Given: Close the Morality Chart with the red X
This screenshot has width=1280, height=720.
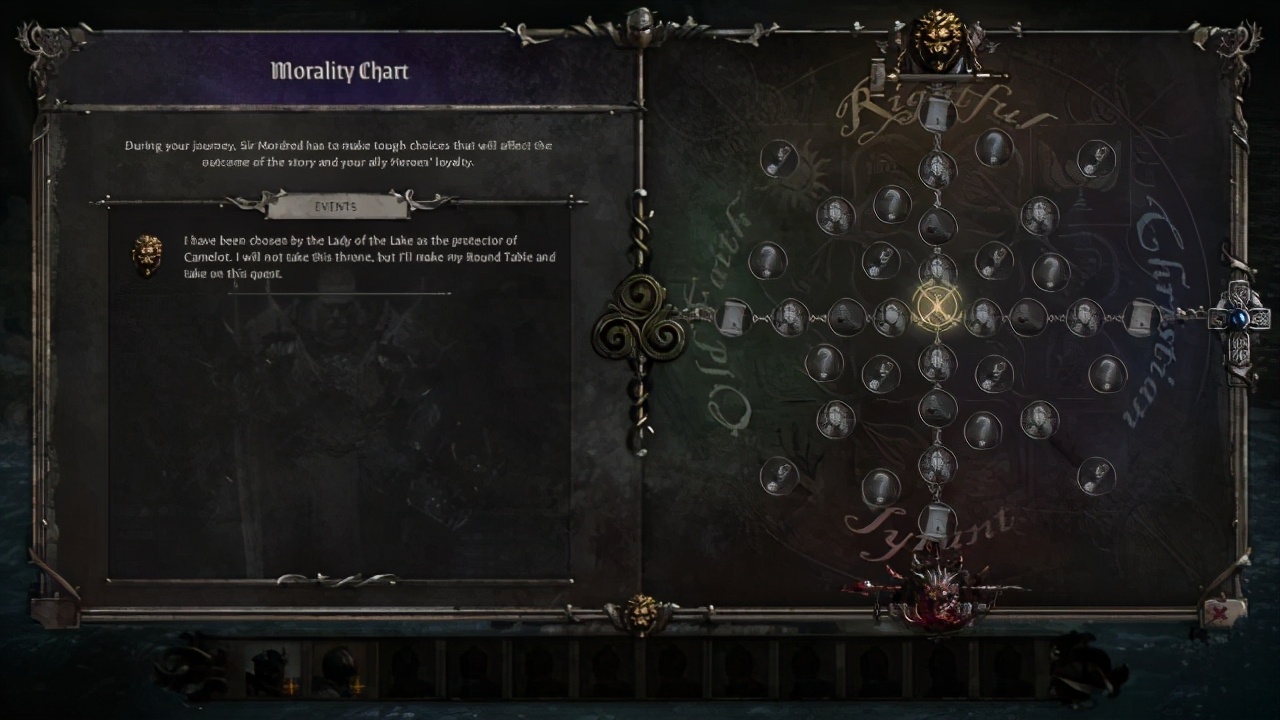Looking at the screenshot, I should 1218,612.
